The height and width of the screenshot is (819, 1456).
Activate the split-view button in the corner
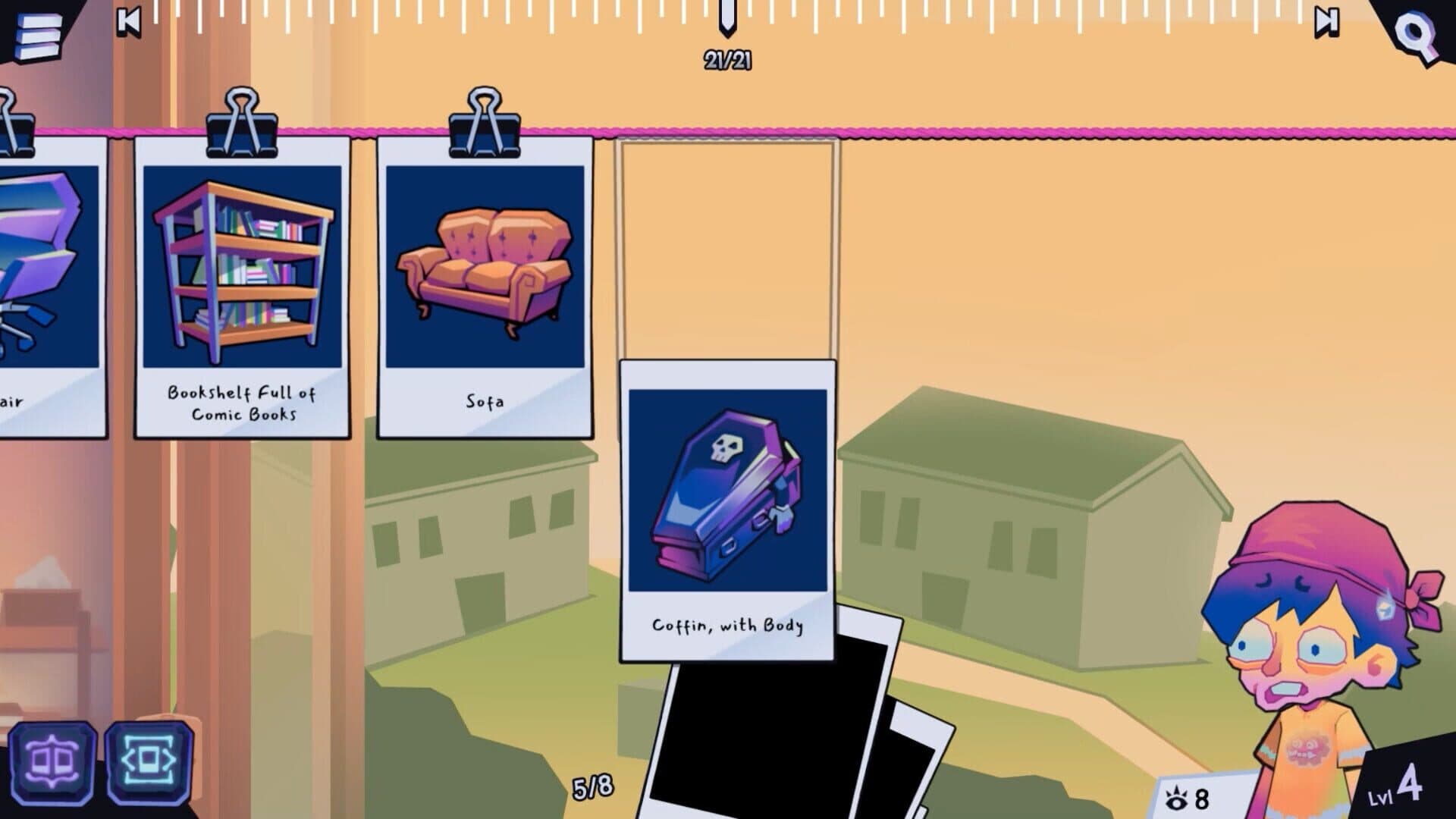pos(52,761)
